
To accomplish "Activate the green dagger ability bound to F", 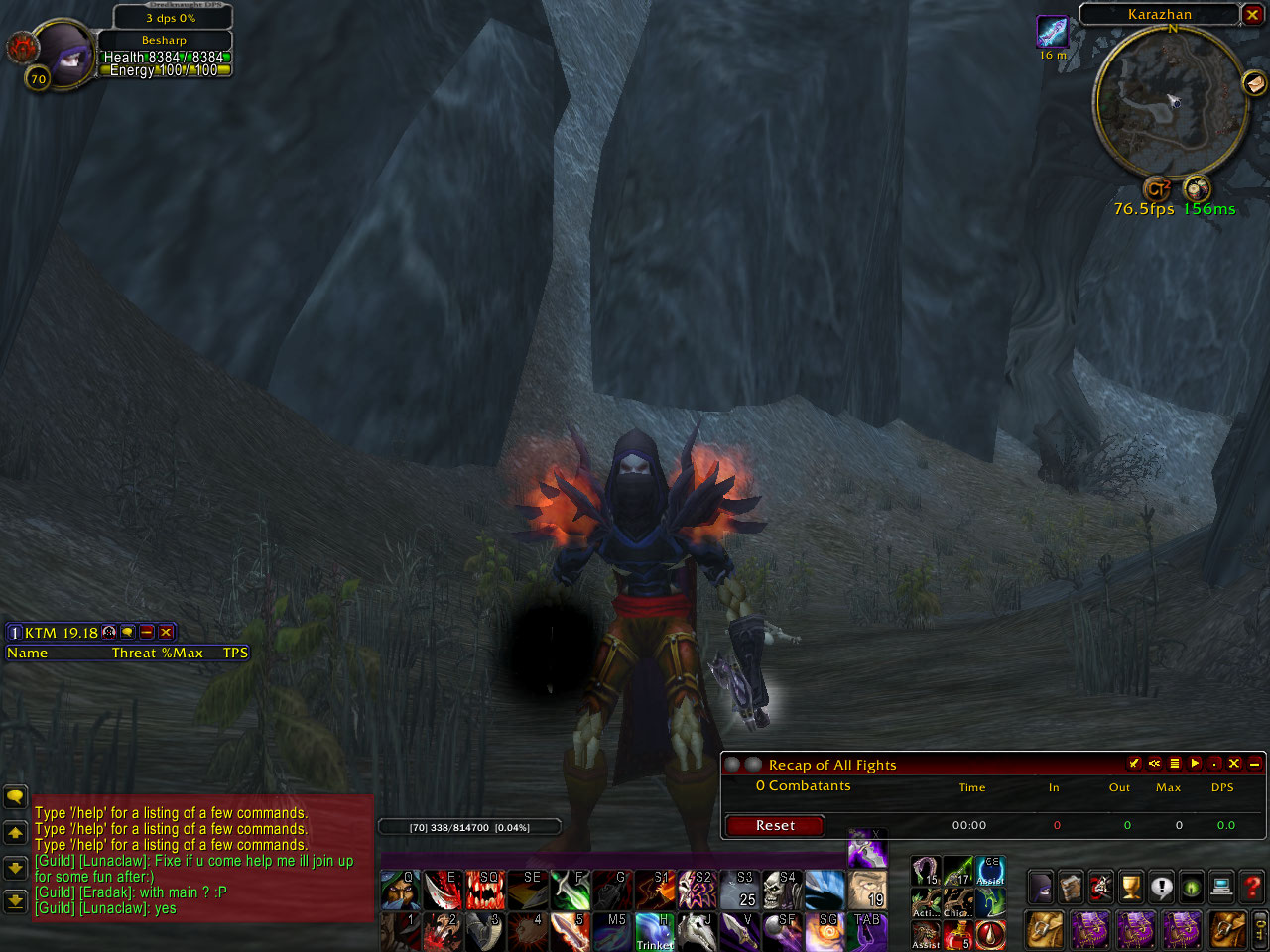I will click(x=571, y=890).
